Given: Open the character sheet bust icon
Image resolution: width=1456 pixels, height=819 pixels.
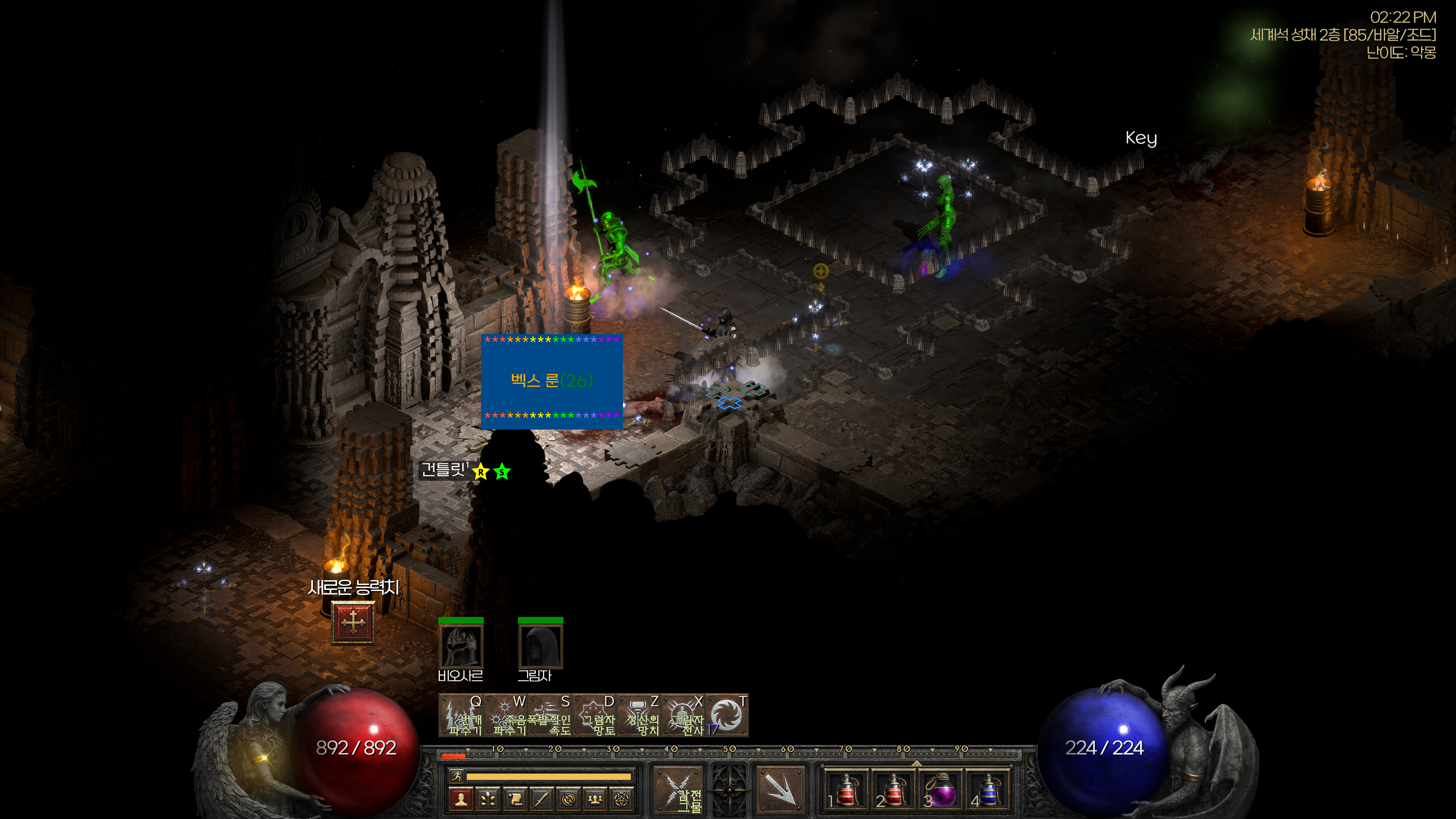Looking at the screenshot, I should (461, 799).
